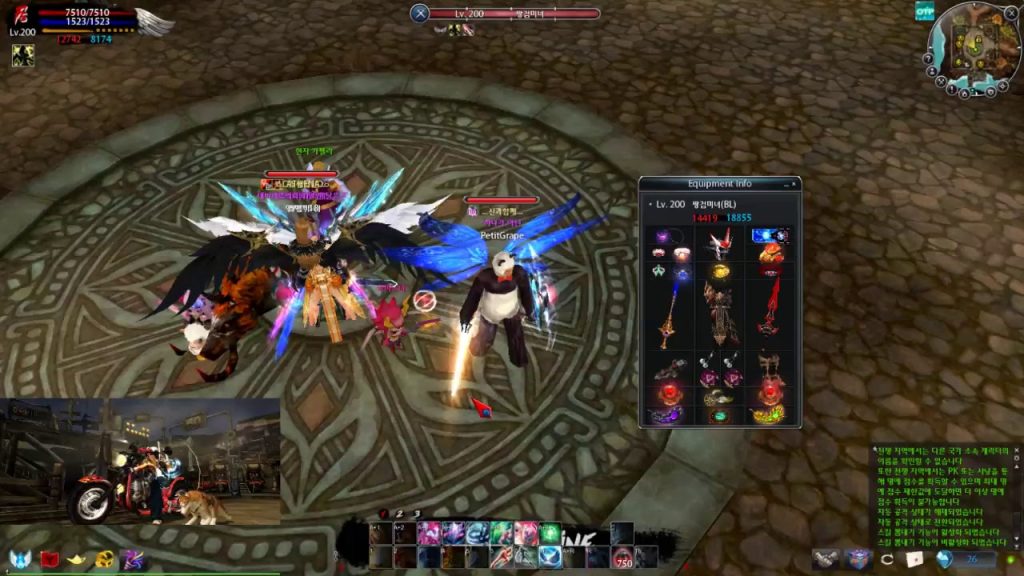Select the horned helmet equipment slot

(x=720, y=243)
